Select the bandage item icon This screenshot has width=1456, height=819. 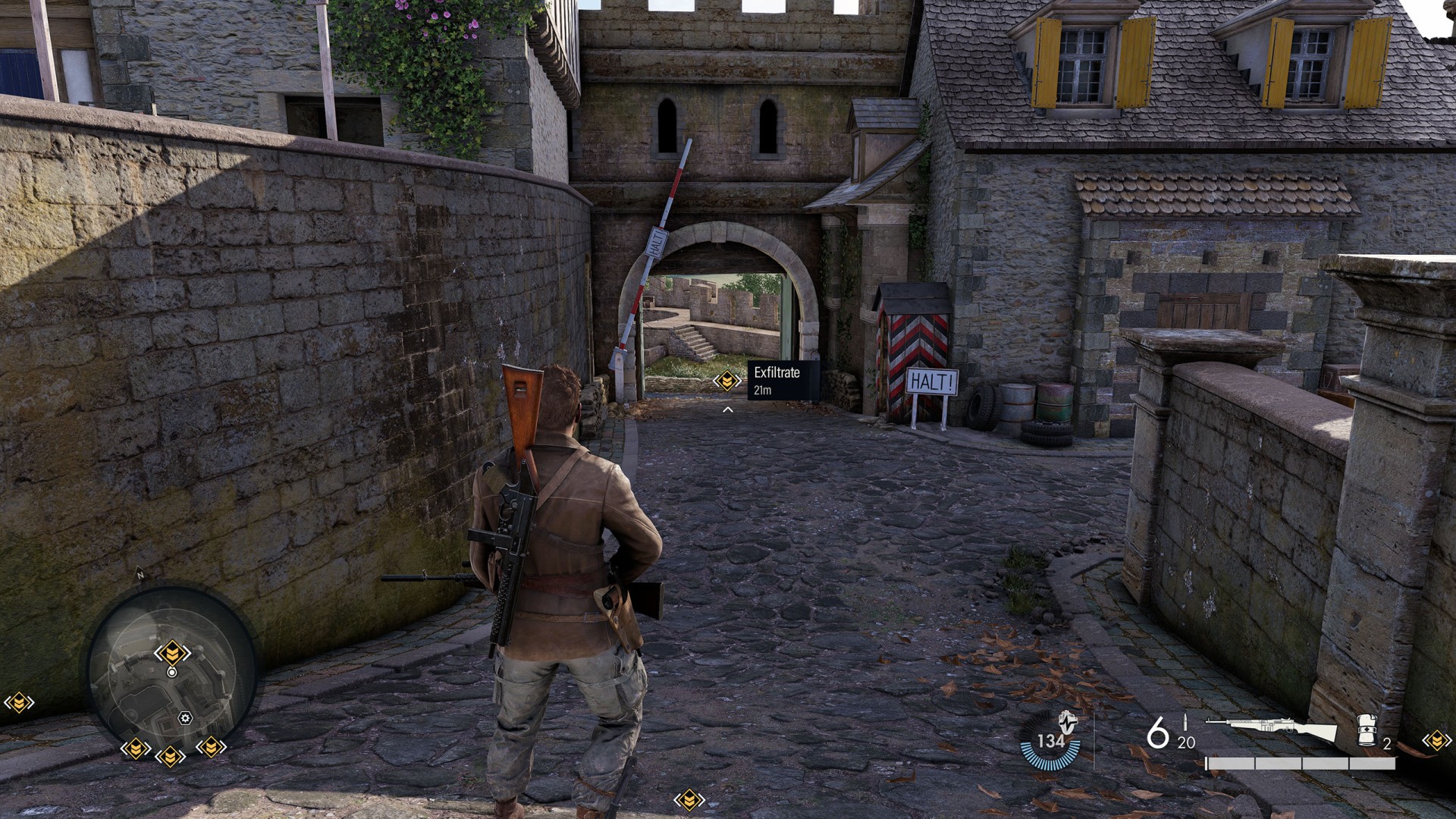1367,730
